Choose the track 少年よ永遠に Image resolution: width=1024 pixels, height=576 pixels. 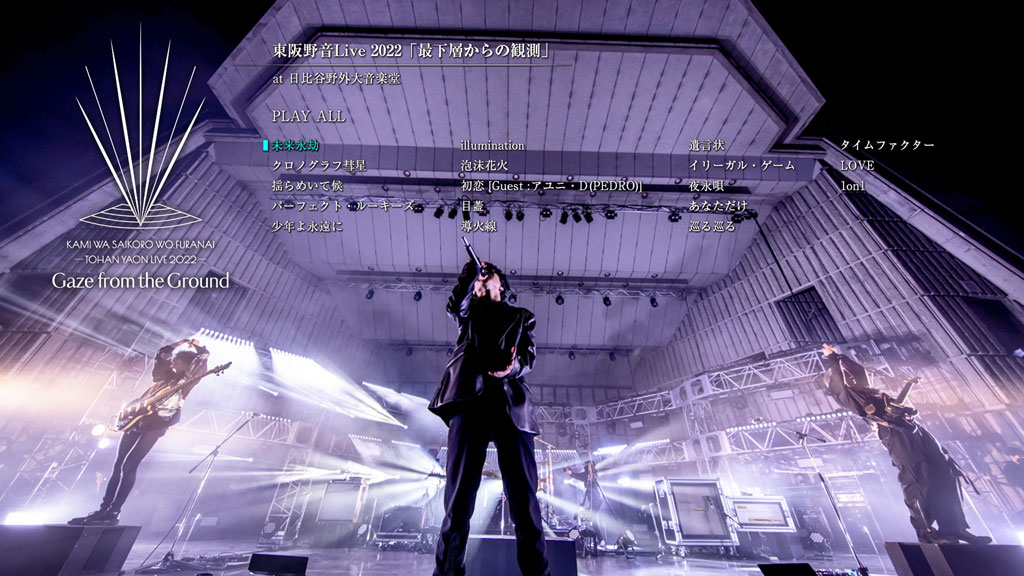307,226
